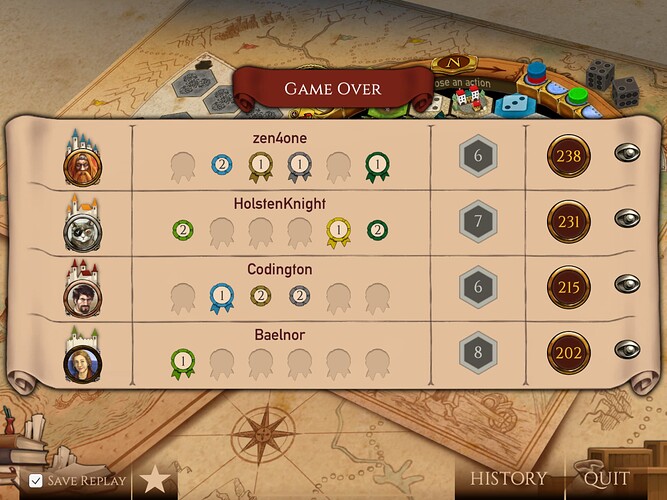
Task: View Codington's board with the eye icon
Action: coord(627,284)
